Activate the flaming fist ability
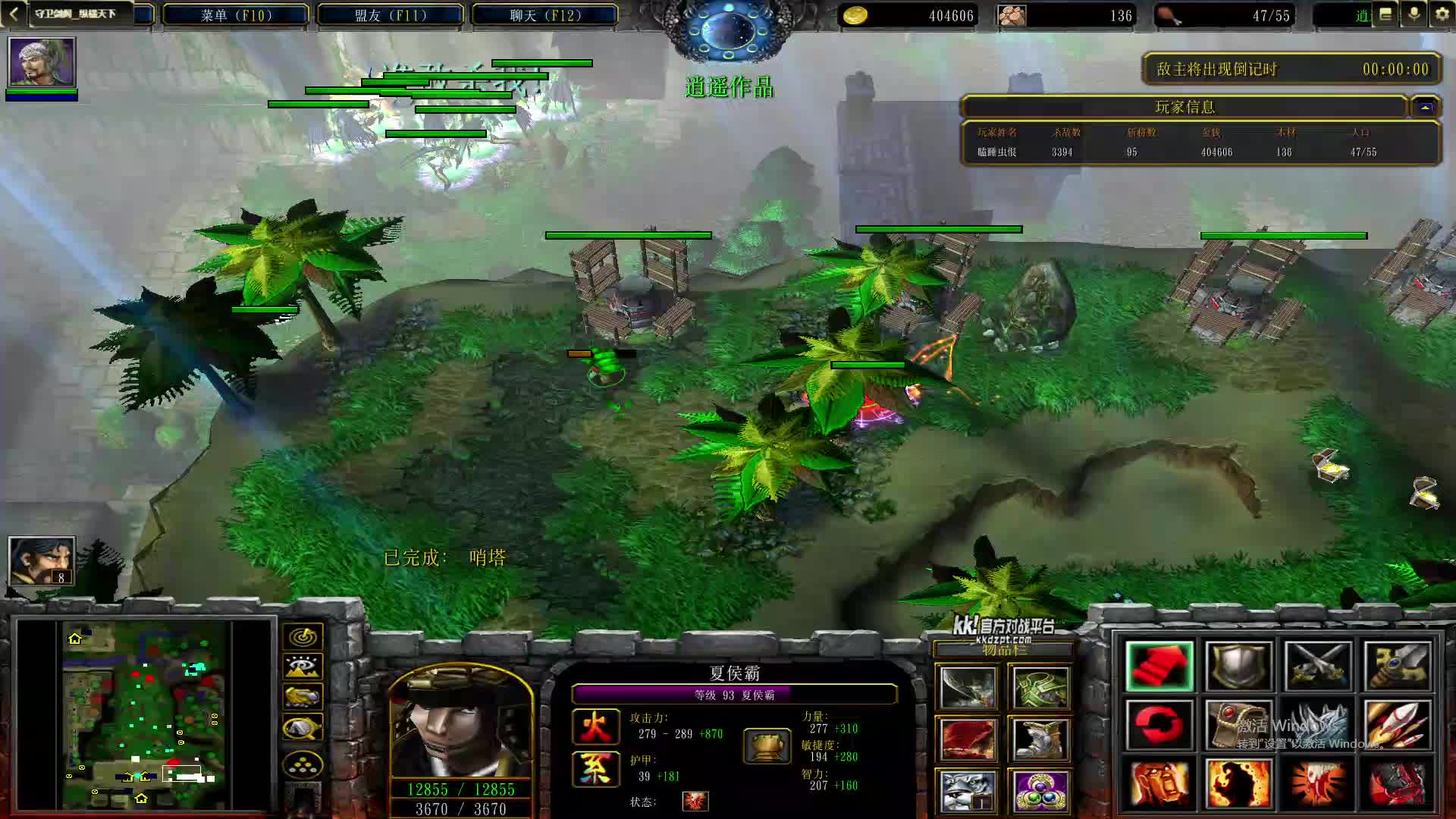The width and height of the screenshot is (1456, 819). click(1238, 783)
